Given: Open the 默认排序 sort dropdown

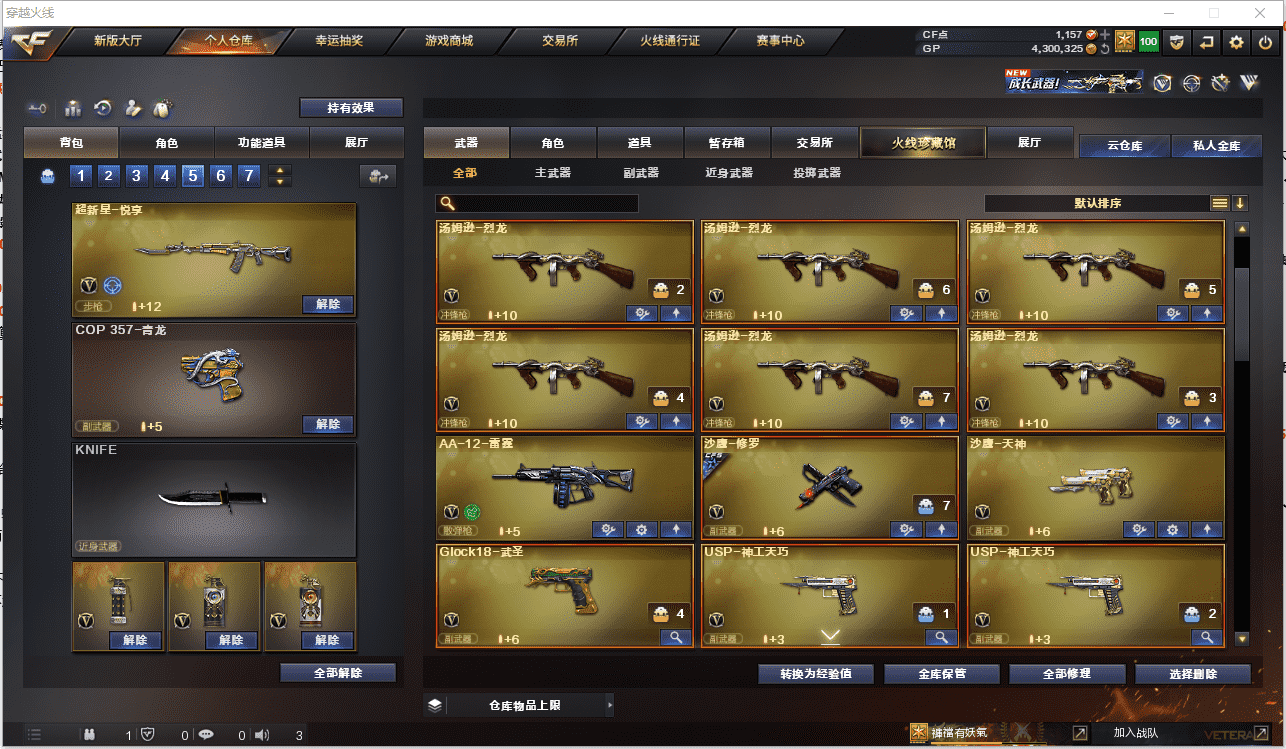Looking at the screenshot, I should 1097,203.
